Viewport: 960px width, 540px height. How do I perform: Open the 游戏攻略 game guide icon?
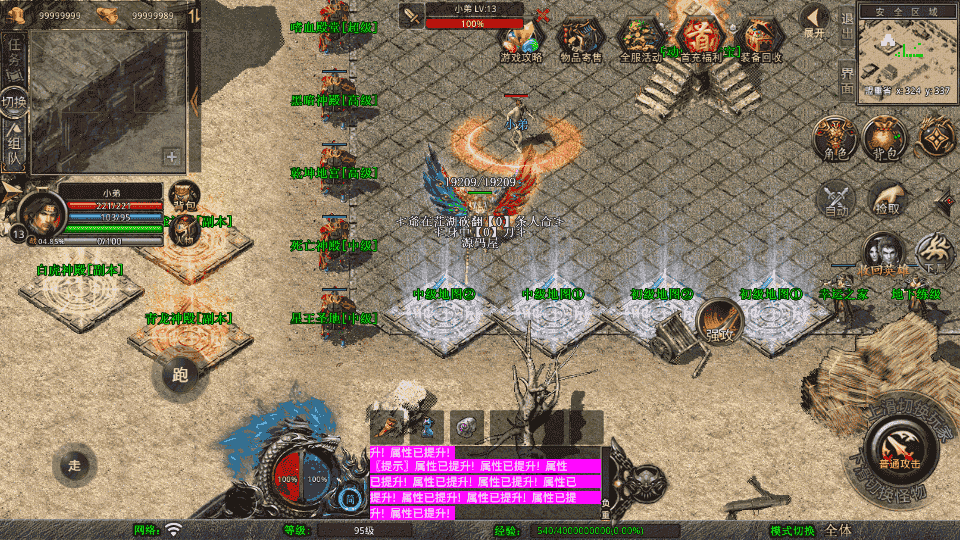pyautogui.click(x=521, y=40)
